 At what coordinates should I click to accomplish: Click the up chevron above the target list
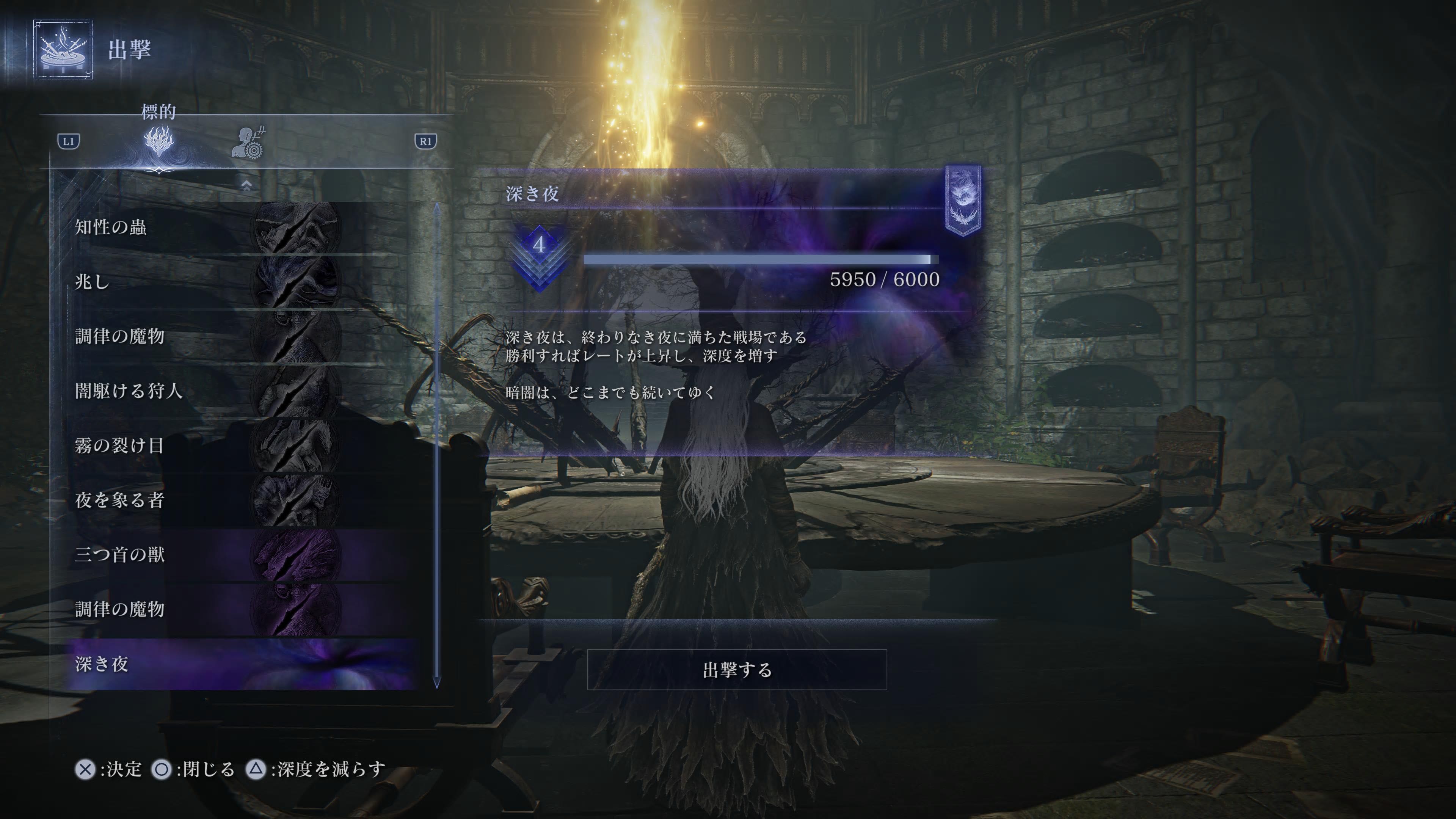point(246,185)
